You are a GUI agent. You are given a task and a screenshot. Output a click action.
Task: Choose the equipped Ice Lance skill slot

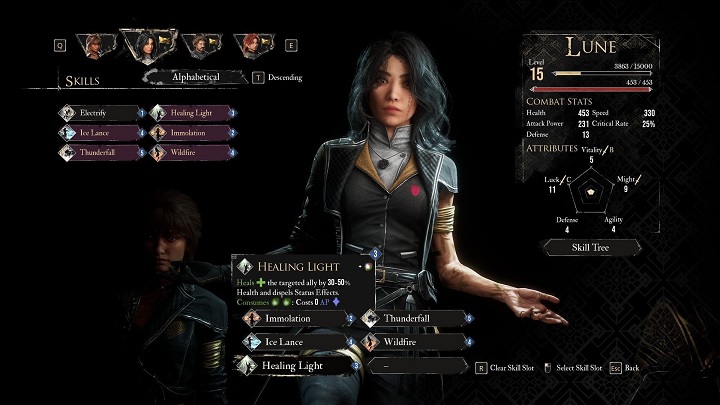tap(295, 342)
